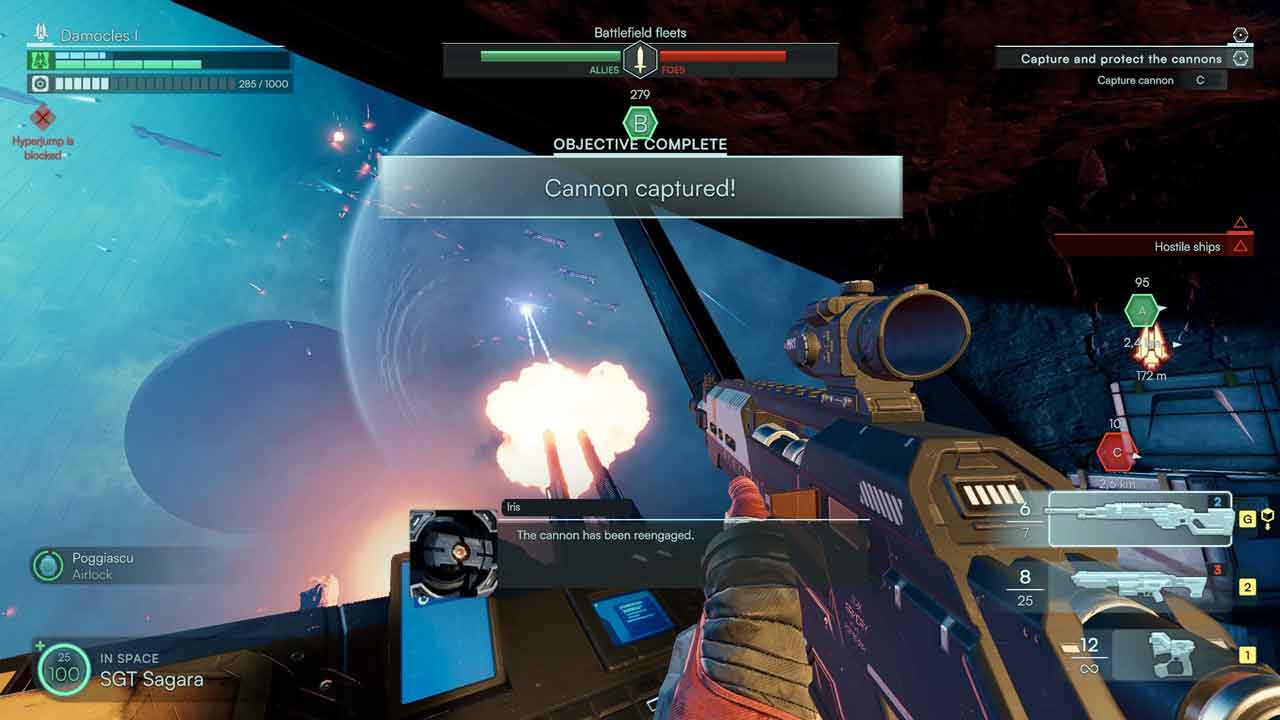Open the Capture and protect the cannons objective
This screenshot has width=1280, height=720.
tap(1122, 59)
